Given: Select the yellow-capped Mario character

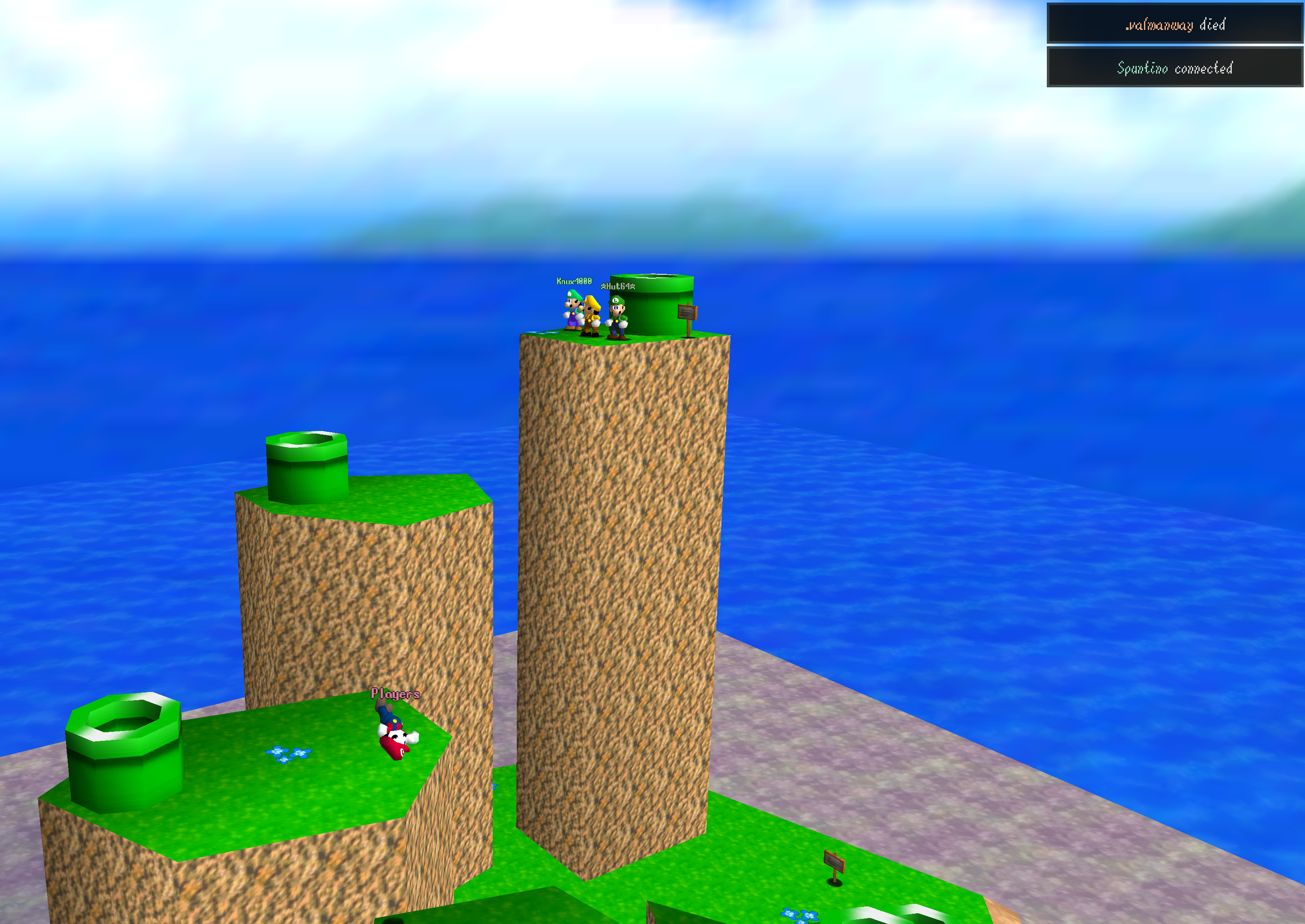Looking at the screenshot, I should tap(593, 318).
